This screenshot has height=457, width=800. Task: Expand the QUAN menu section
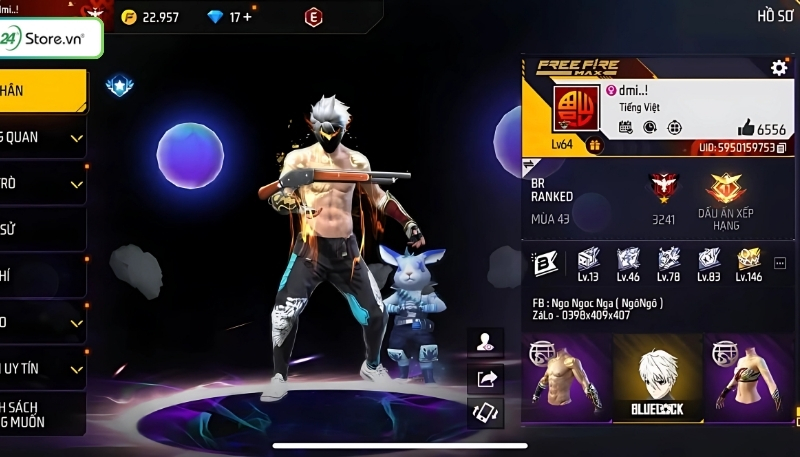[42, 137]
